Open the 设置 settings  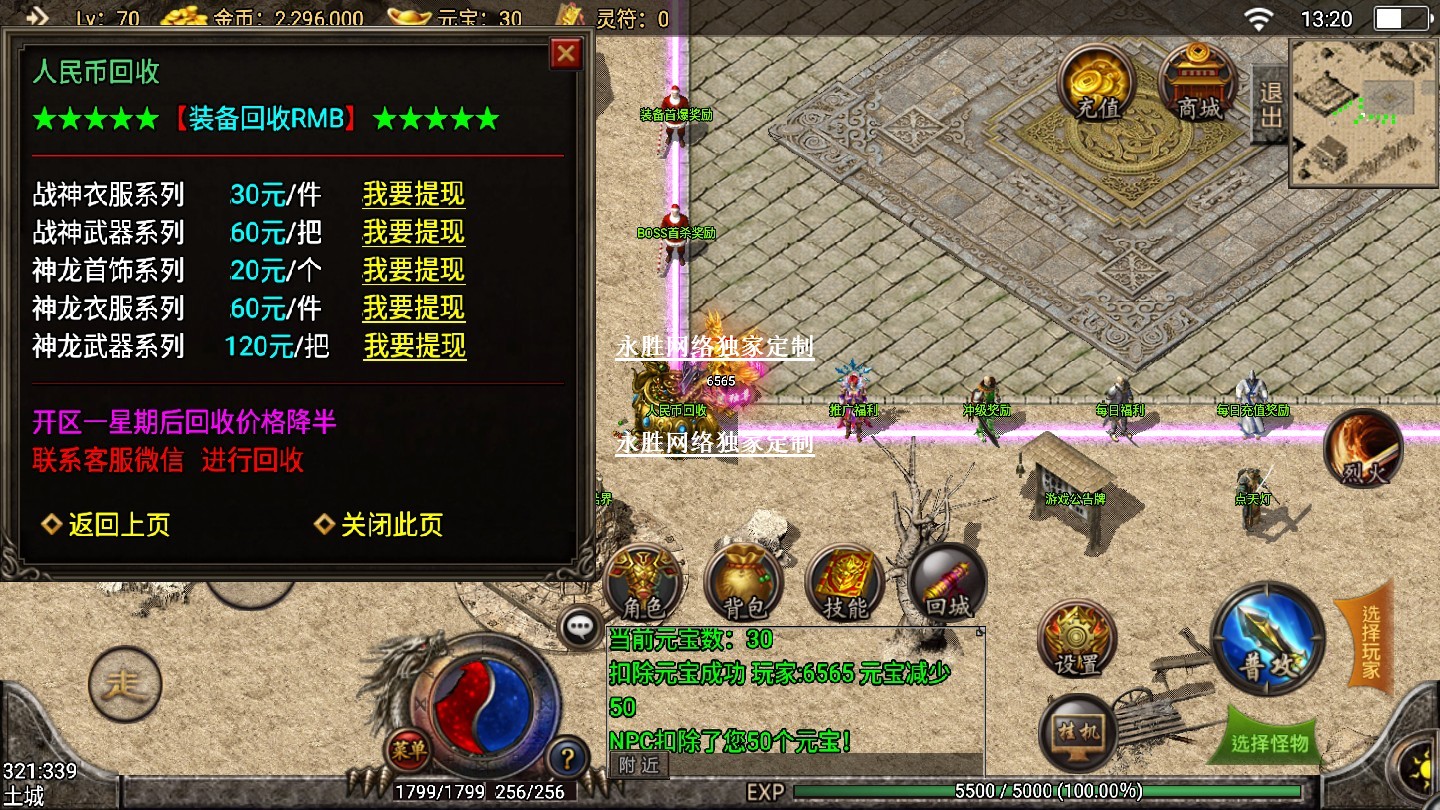(x=1077, y=641)
